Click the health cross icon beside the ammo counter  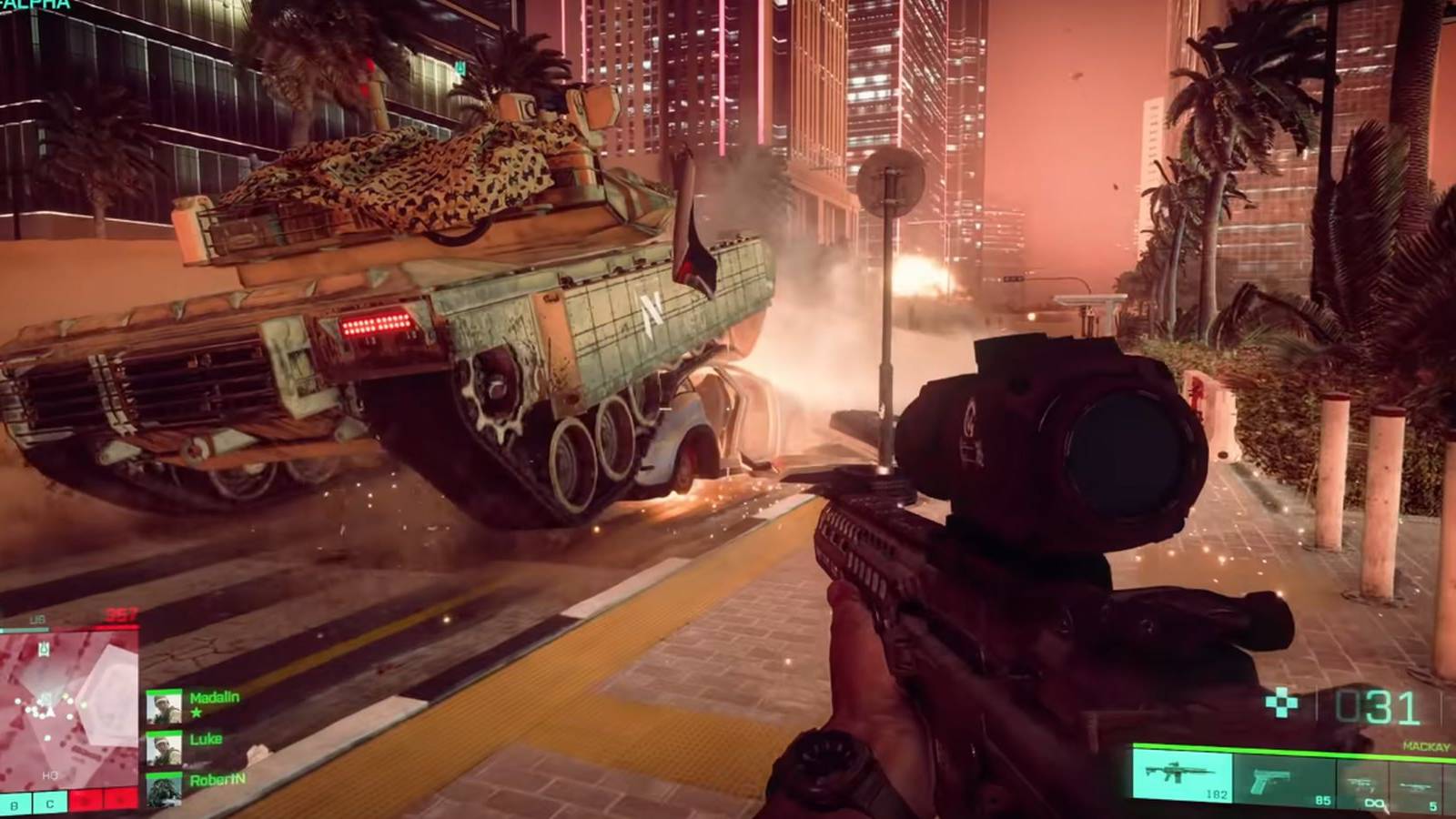[x=1281, y=703]
